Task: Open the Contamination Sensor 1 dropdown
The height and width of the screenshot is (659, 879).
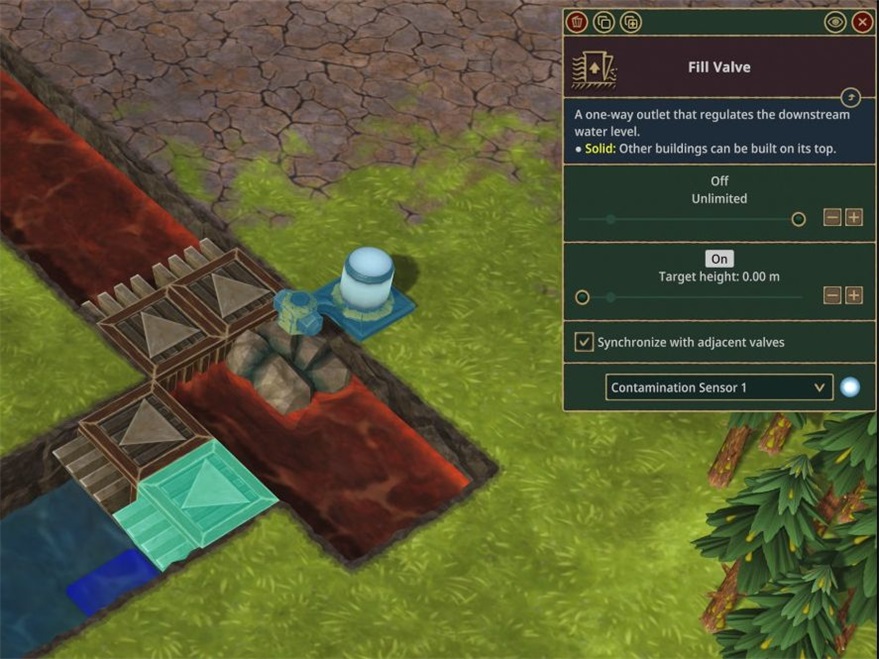Action: click(719, 387)
